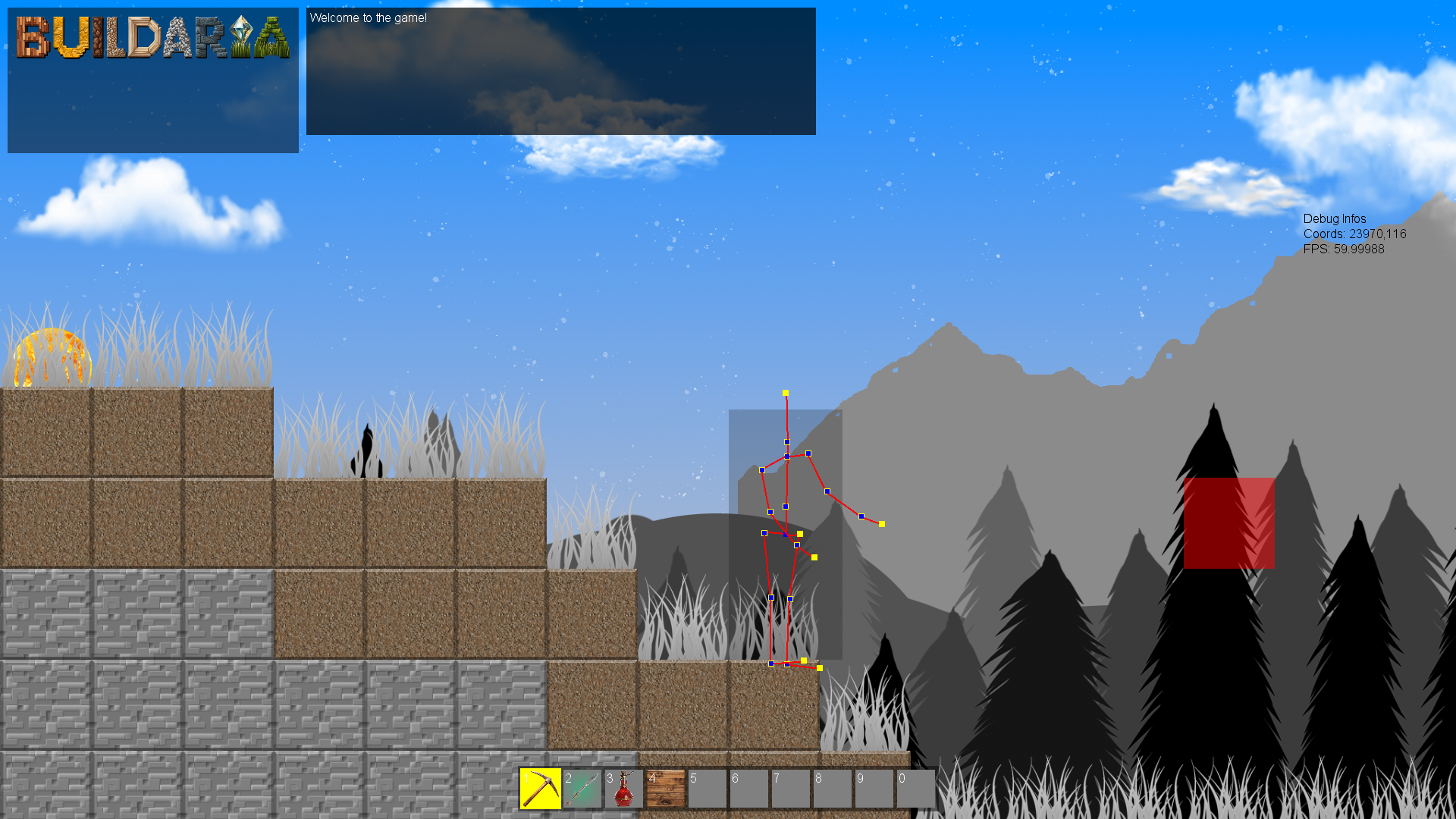1456x819 pixels.
Task: Click empty hotbar slot 5
Action: 708,789
